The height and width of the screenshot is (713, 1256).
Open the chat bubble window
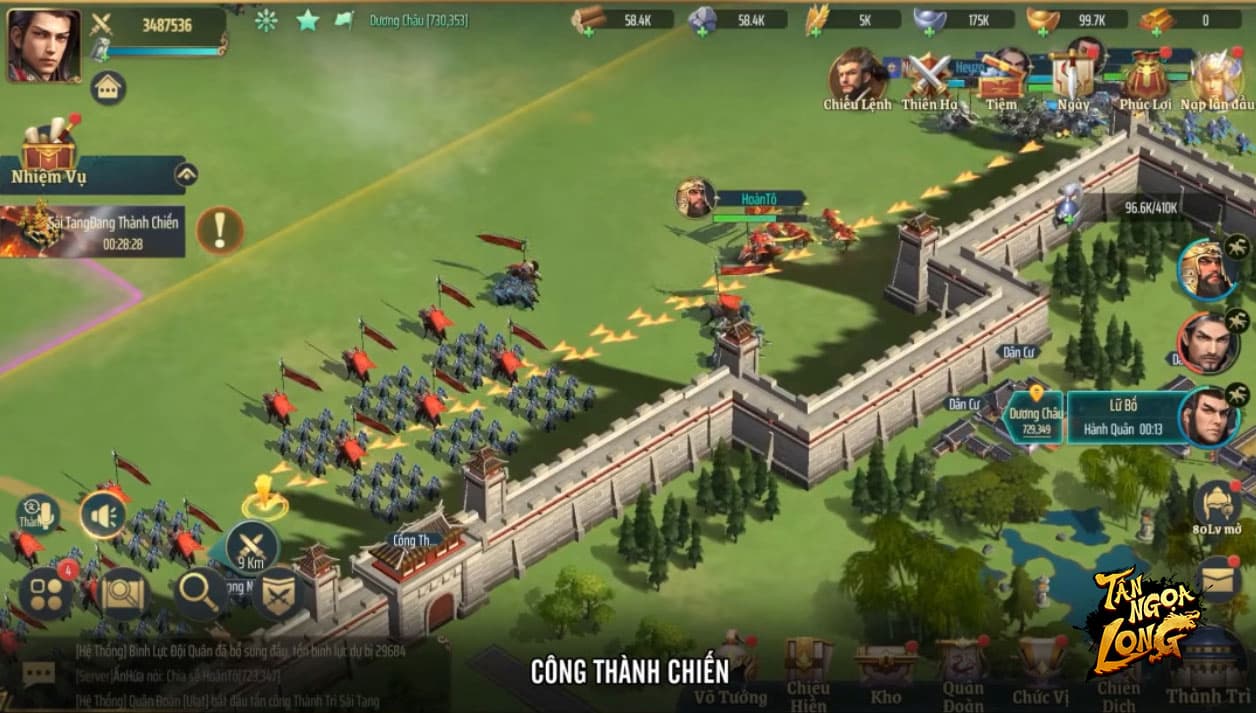pyautogui.click(x=38, y=674)
